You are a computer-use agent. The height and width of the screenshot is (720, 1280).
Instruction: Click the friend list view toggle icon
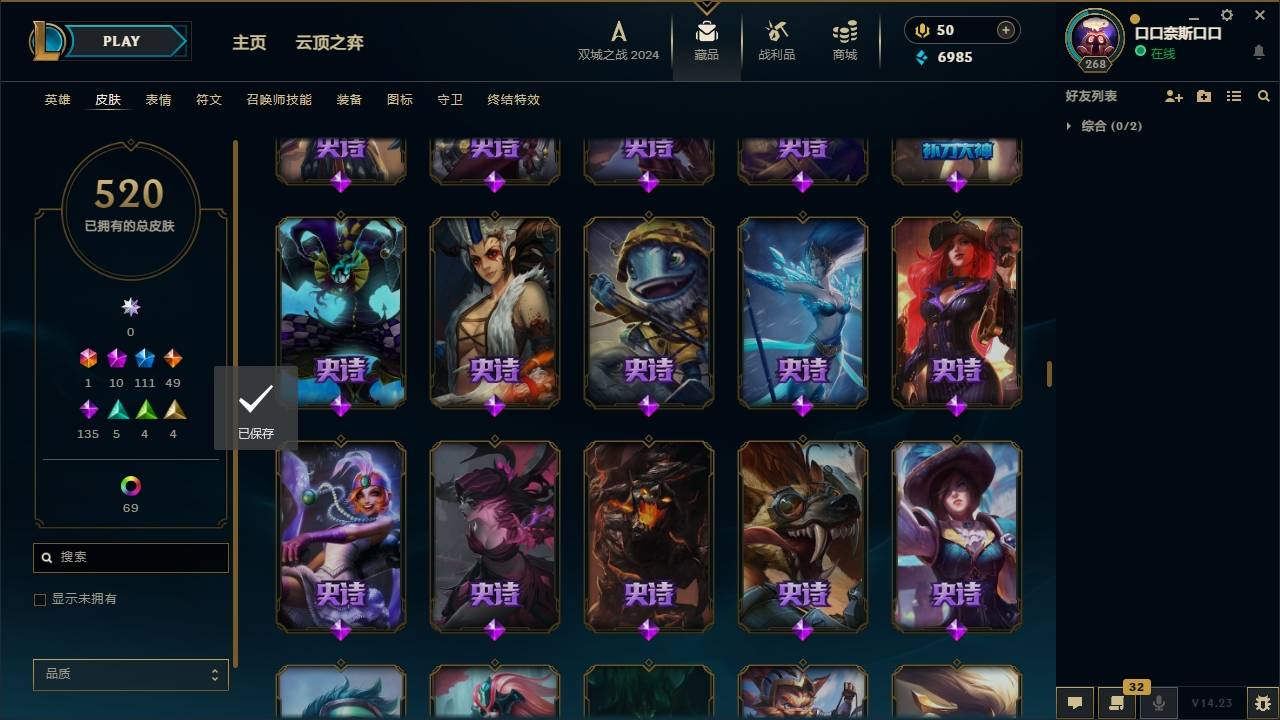click(x=1234, y=96)
